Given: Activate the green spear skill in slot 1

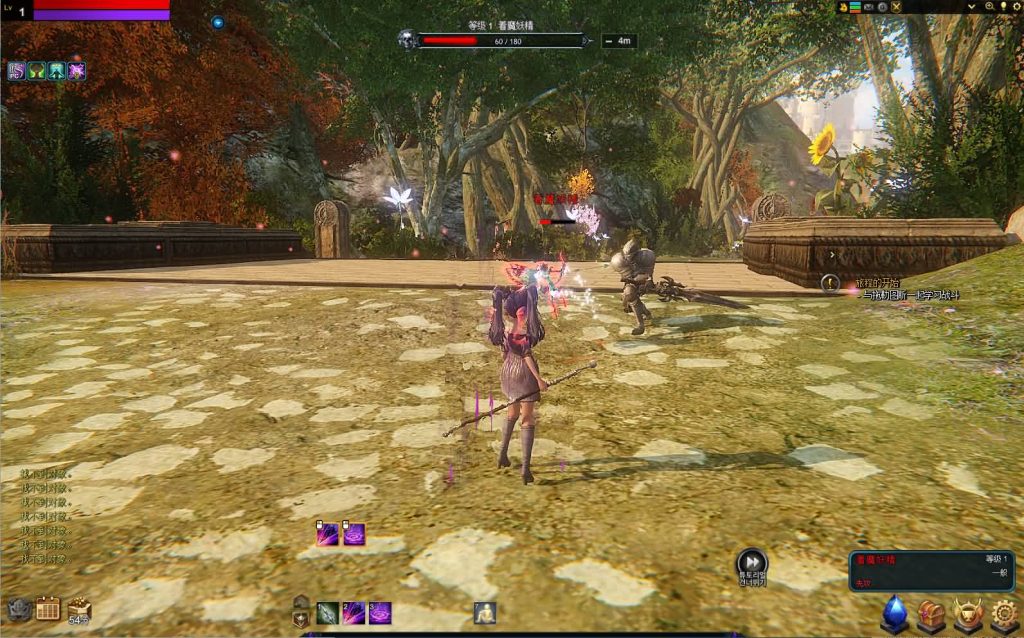Looking at the screenshot, I should coord(328,613).
